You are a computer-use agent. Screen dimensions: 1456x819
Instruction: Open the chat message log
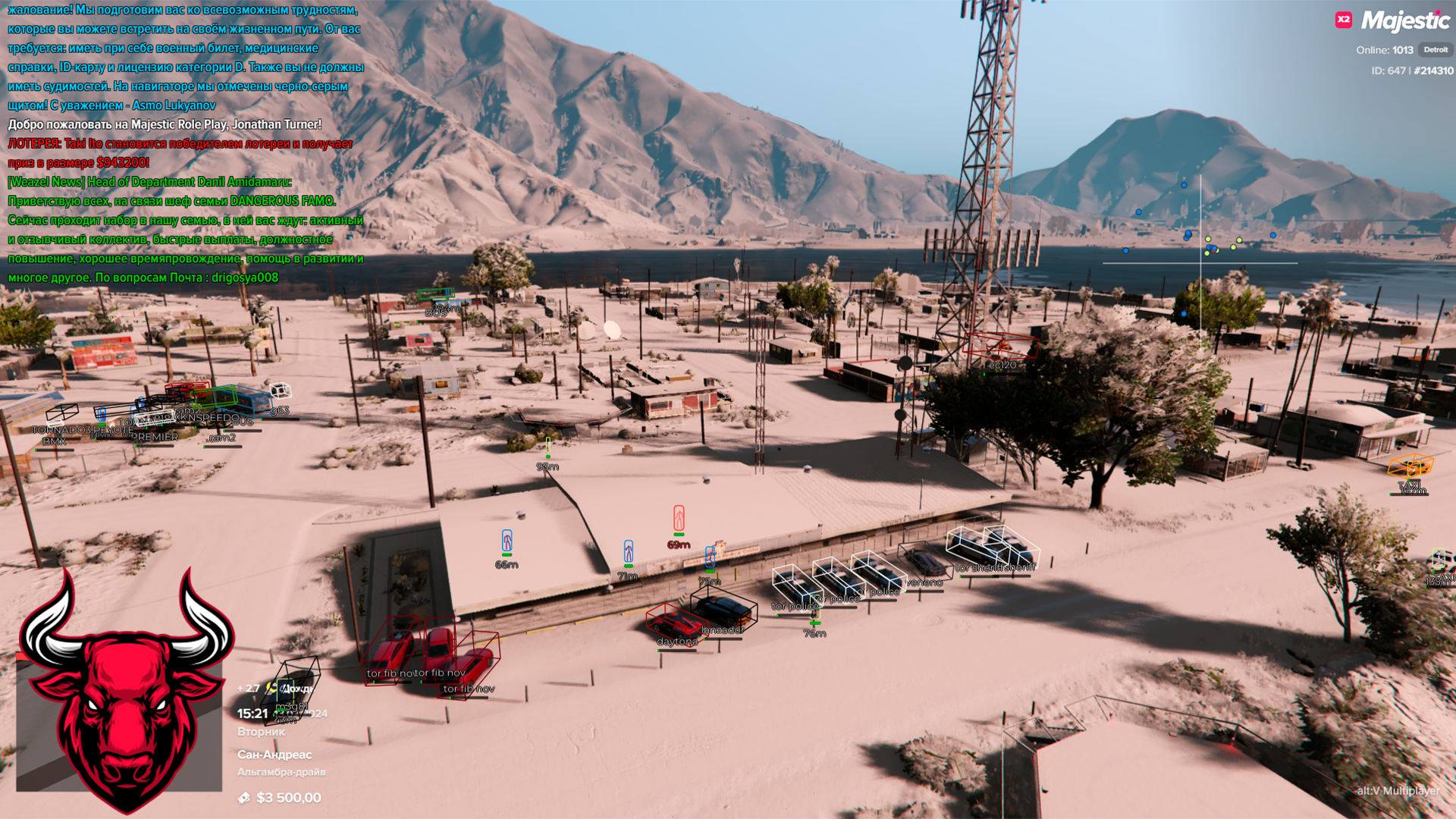[x=185, y=143]
